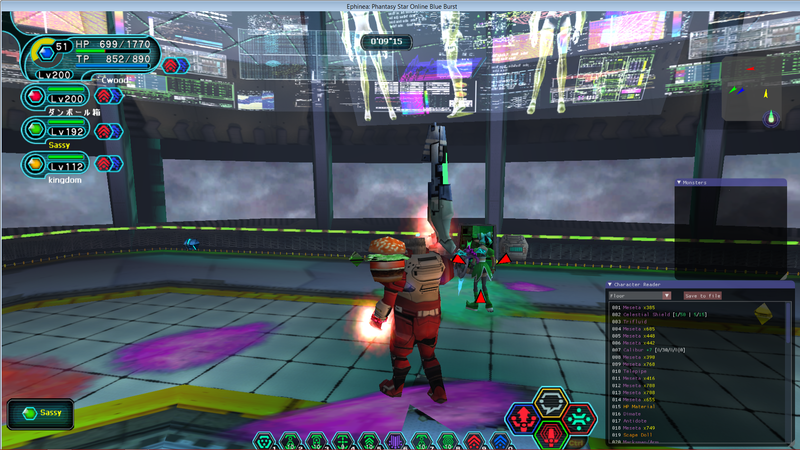
Task: Click the Save to file button
Action: [702, 295]
